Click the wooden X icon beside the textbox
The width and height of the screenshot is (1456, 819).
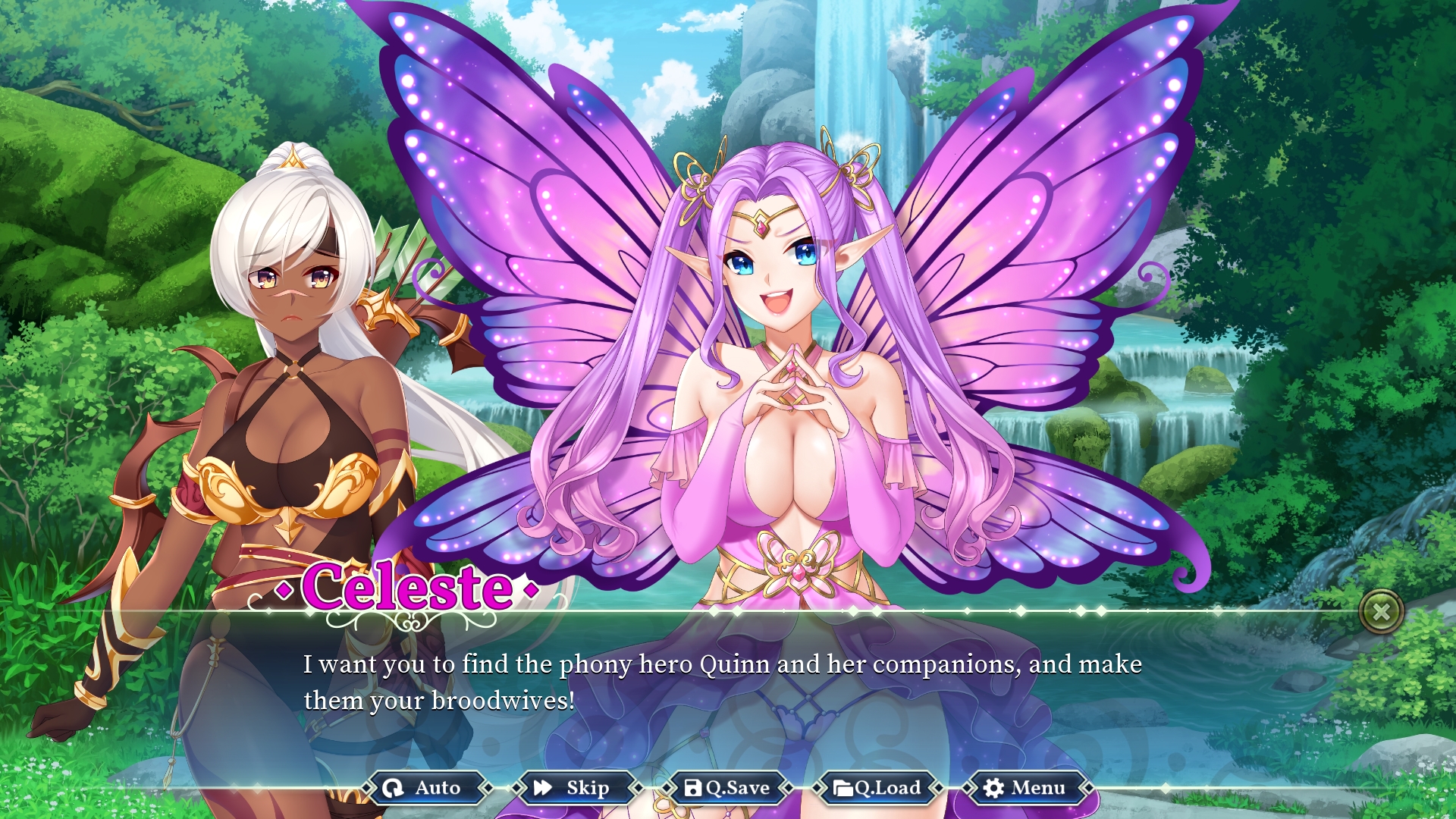click(x=1382, y=611)
